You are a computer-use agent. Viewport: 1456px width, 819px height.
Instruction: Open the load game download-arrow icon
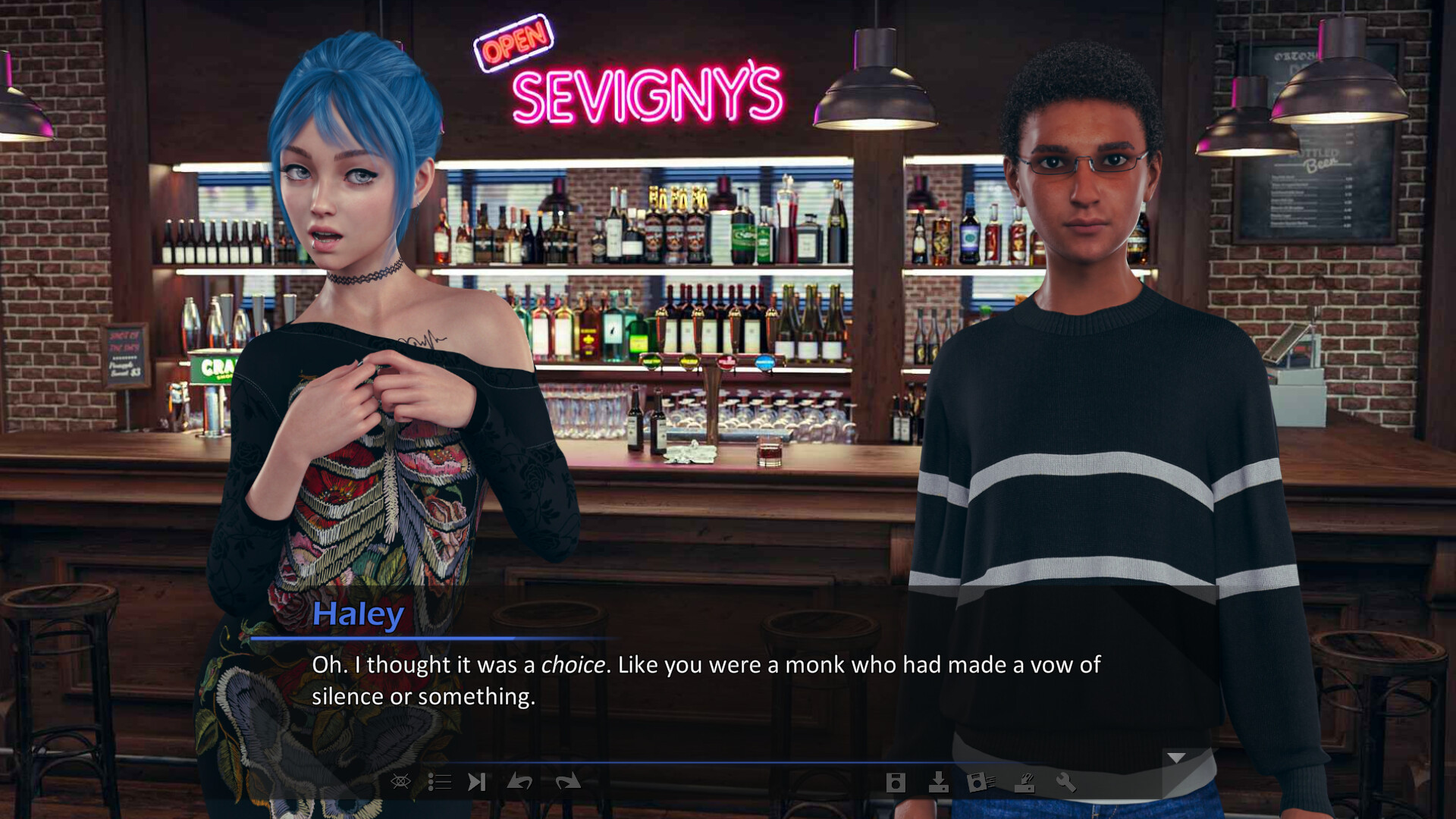[x=939, y=782]
